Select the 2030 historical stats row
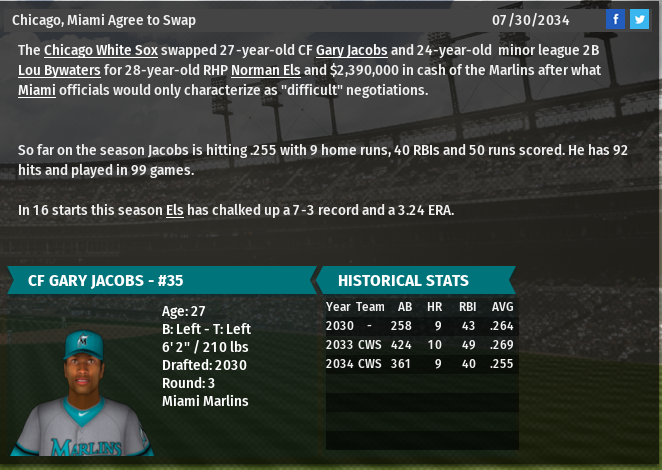The image size is (662, 470). point(421,326)
